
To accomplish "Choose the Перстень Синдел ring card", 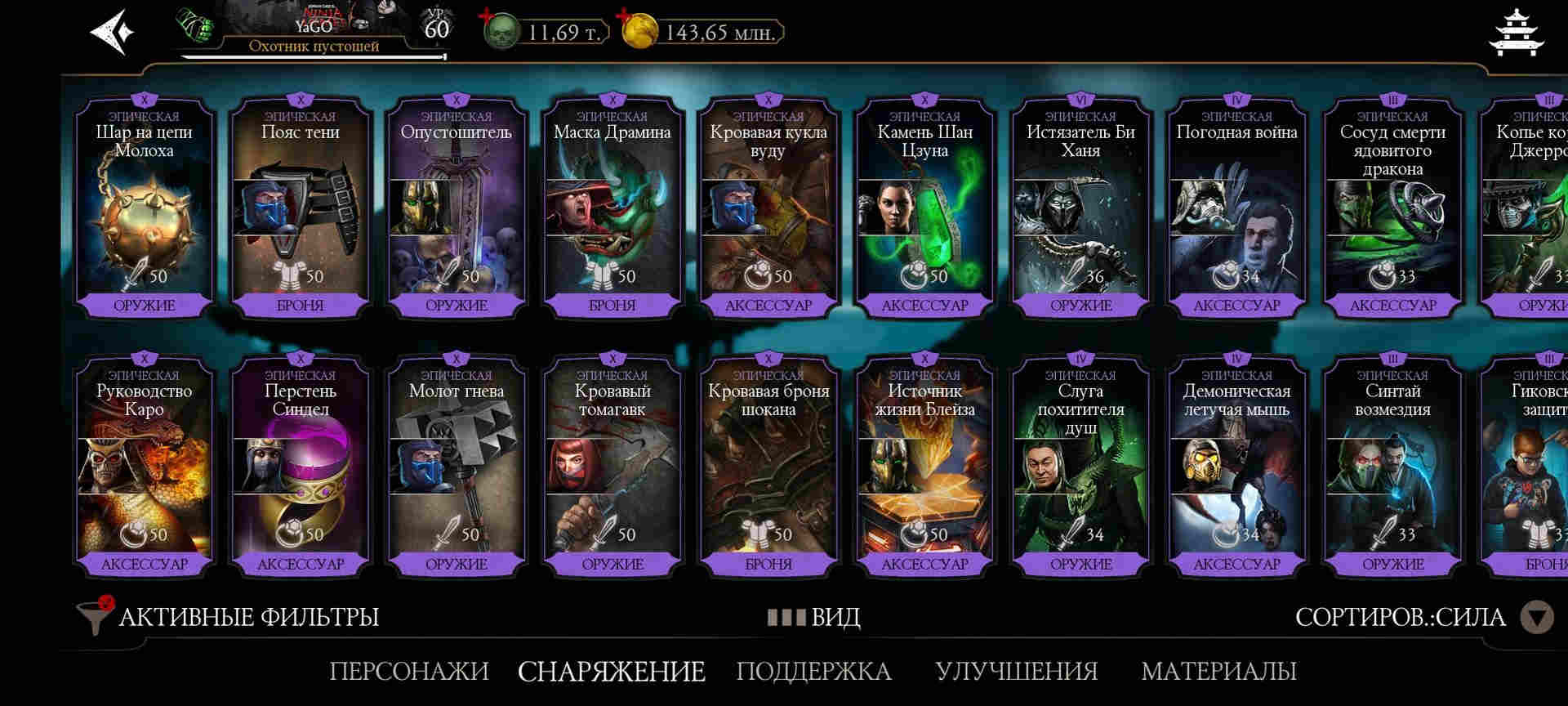I will pyautogui.click(x=301, y=466).
